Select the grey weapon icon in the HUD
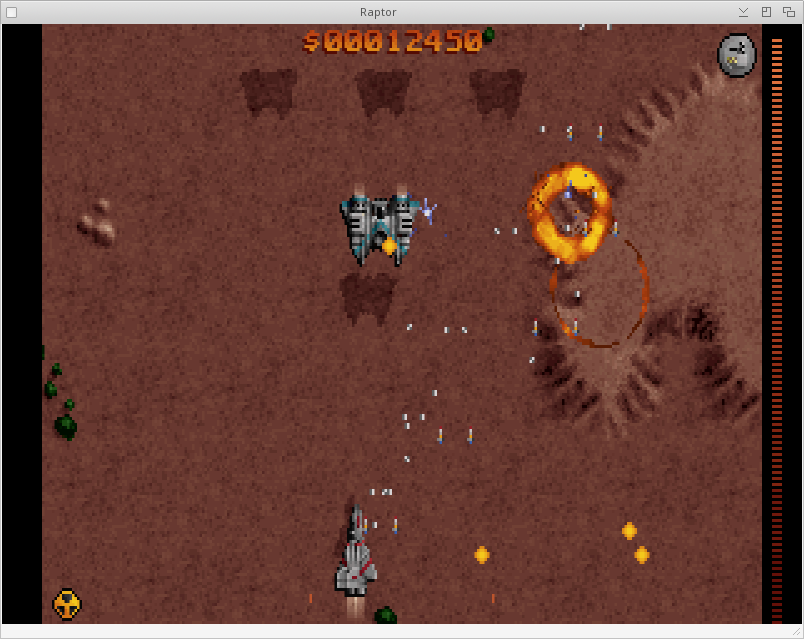Screen dimensions: 804x639 tap(737, 54)
